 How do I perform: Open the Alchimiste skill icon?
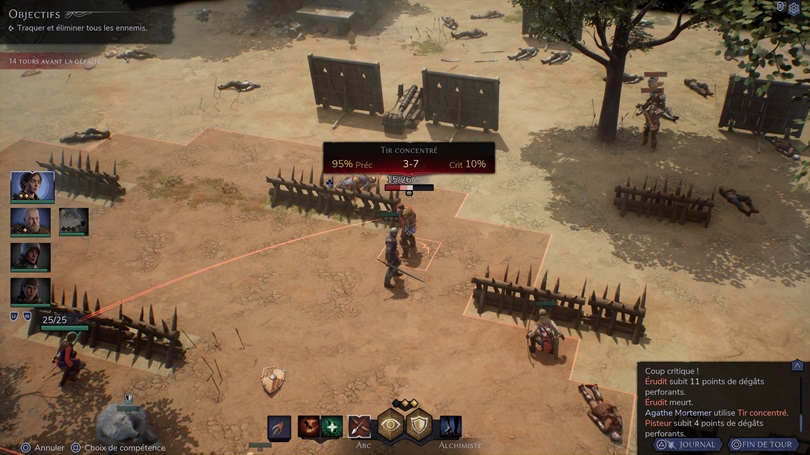(451, 427)
